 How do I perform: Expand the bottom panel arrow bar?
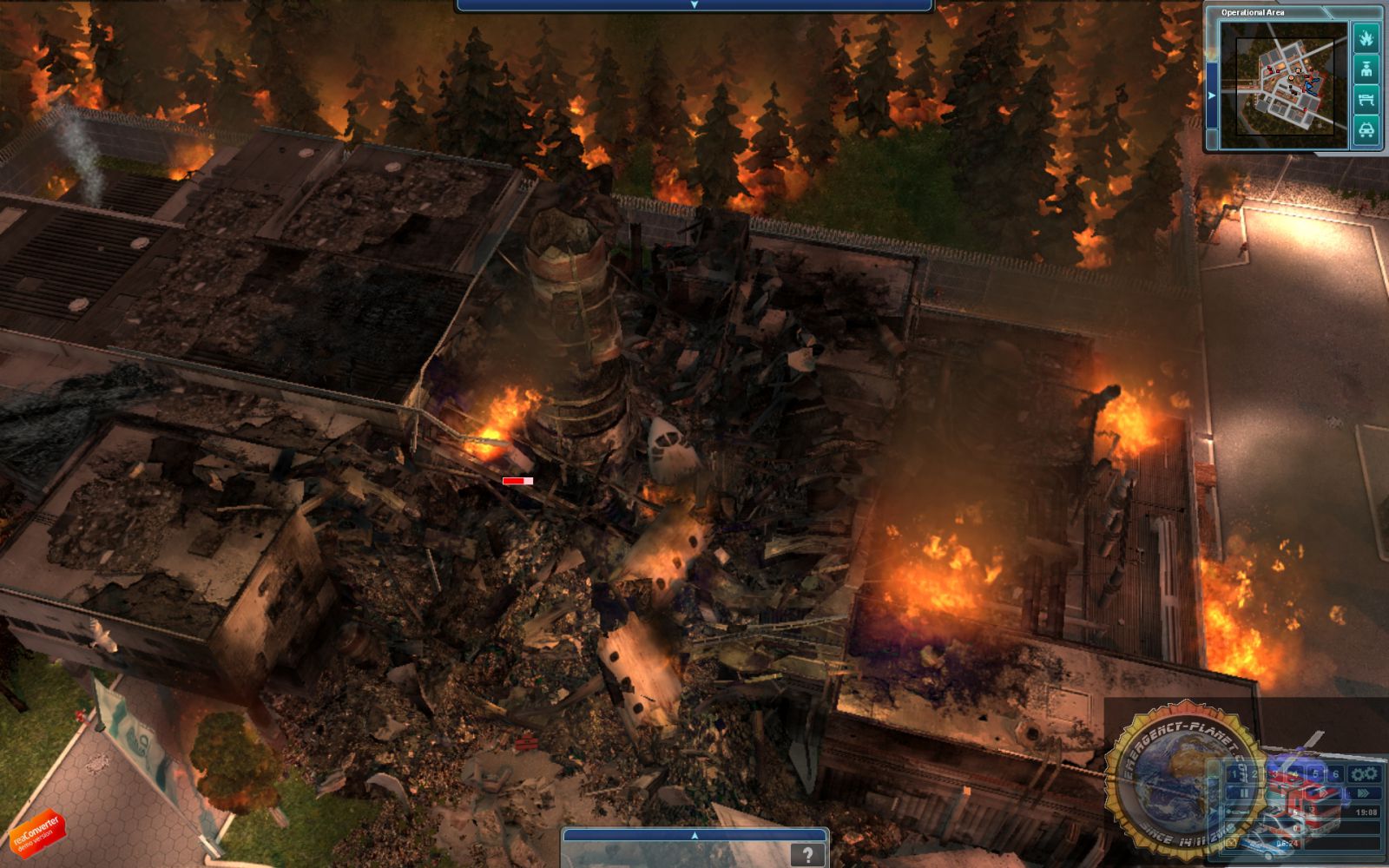694,835
